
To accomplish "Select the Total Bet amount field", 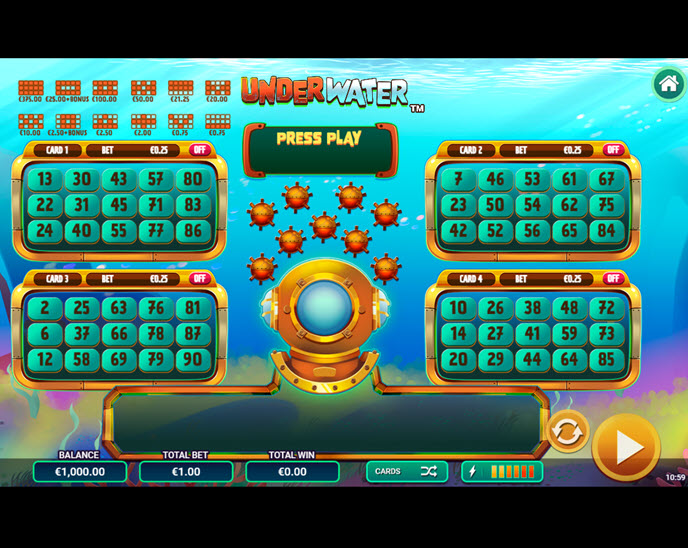I will click(x=186, y=471).
